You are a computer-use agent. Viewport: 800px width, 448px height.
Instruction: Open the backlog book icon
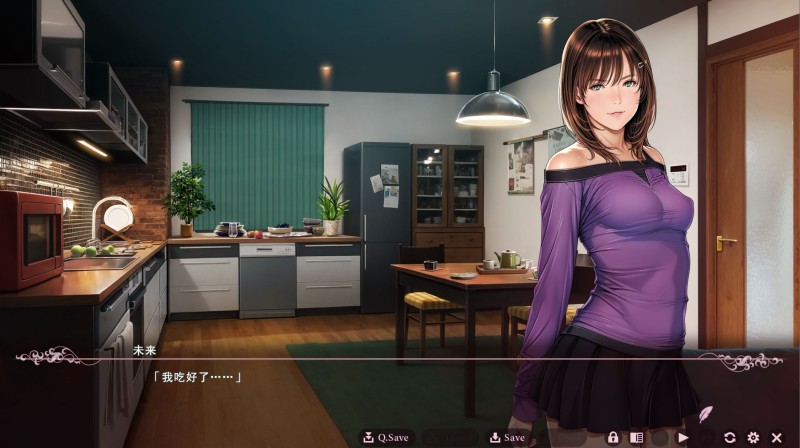point(636,437)
